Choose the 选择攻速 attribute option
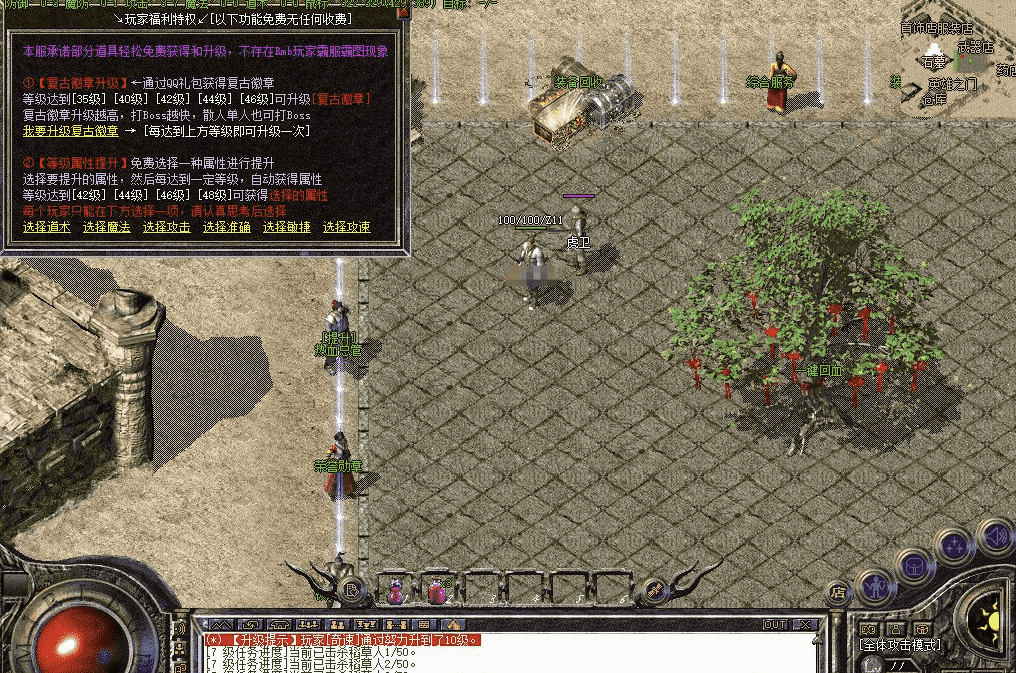The height and width of the screenshot is (673, 1016). tap(347, 227)
